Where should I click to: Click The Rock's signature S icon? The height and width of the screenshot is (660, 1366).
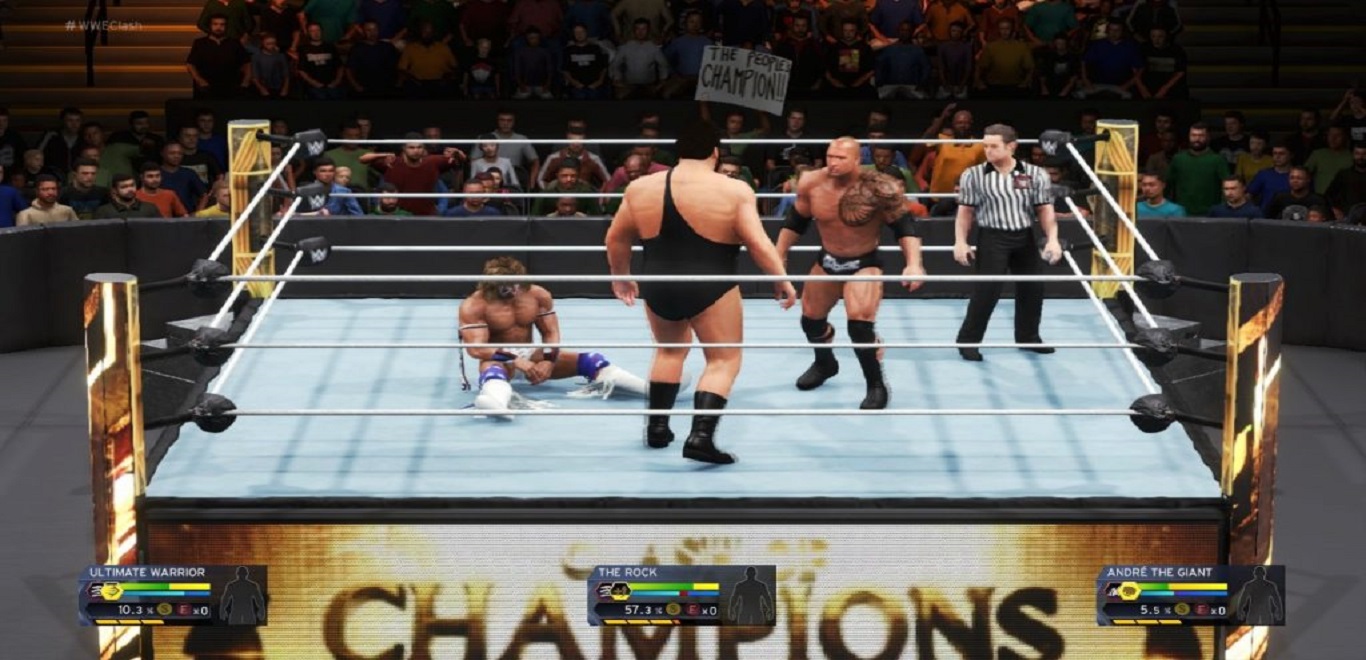673,609
